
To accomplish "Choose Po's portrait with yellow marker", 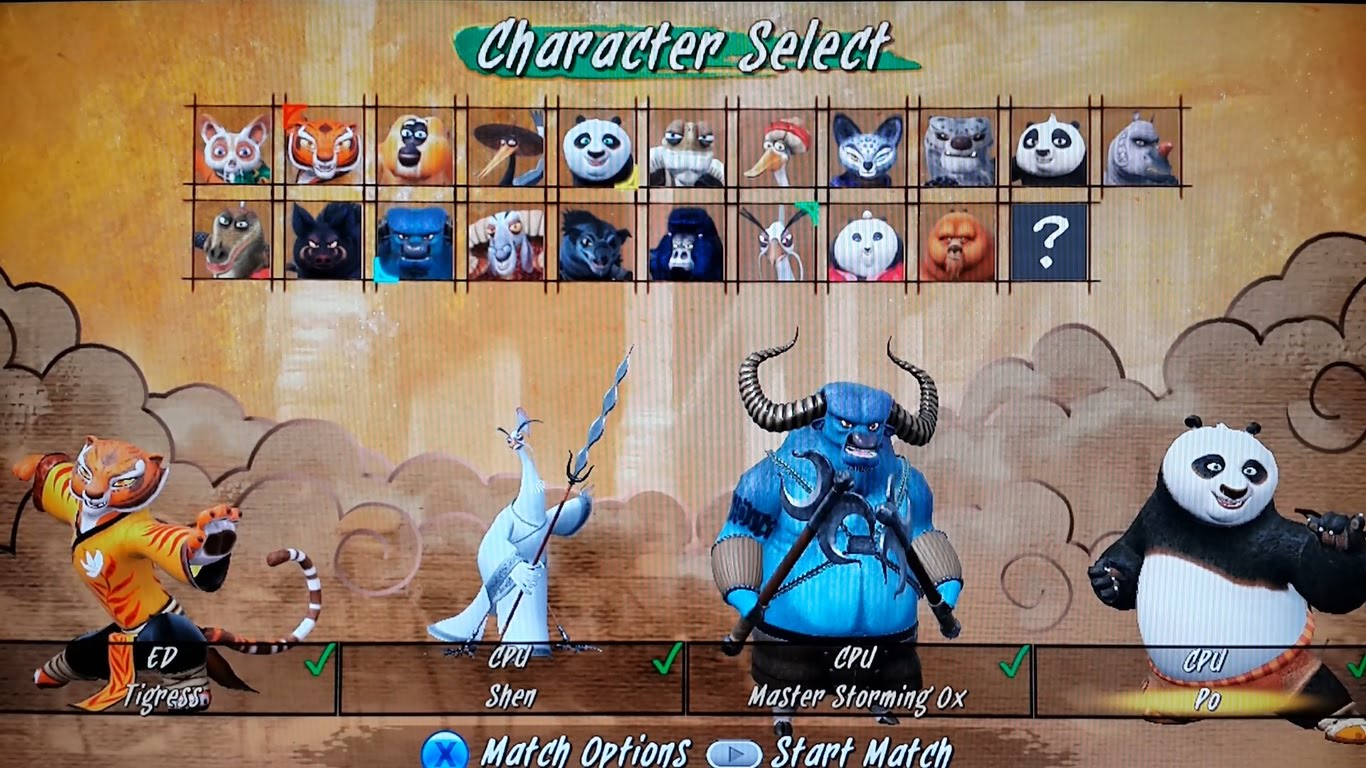I will 598,149.
